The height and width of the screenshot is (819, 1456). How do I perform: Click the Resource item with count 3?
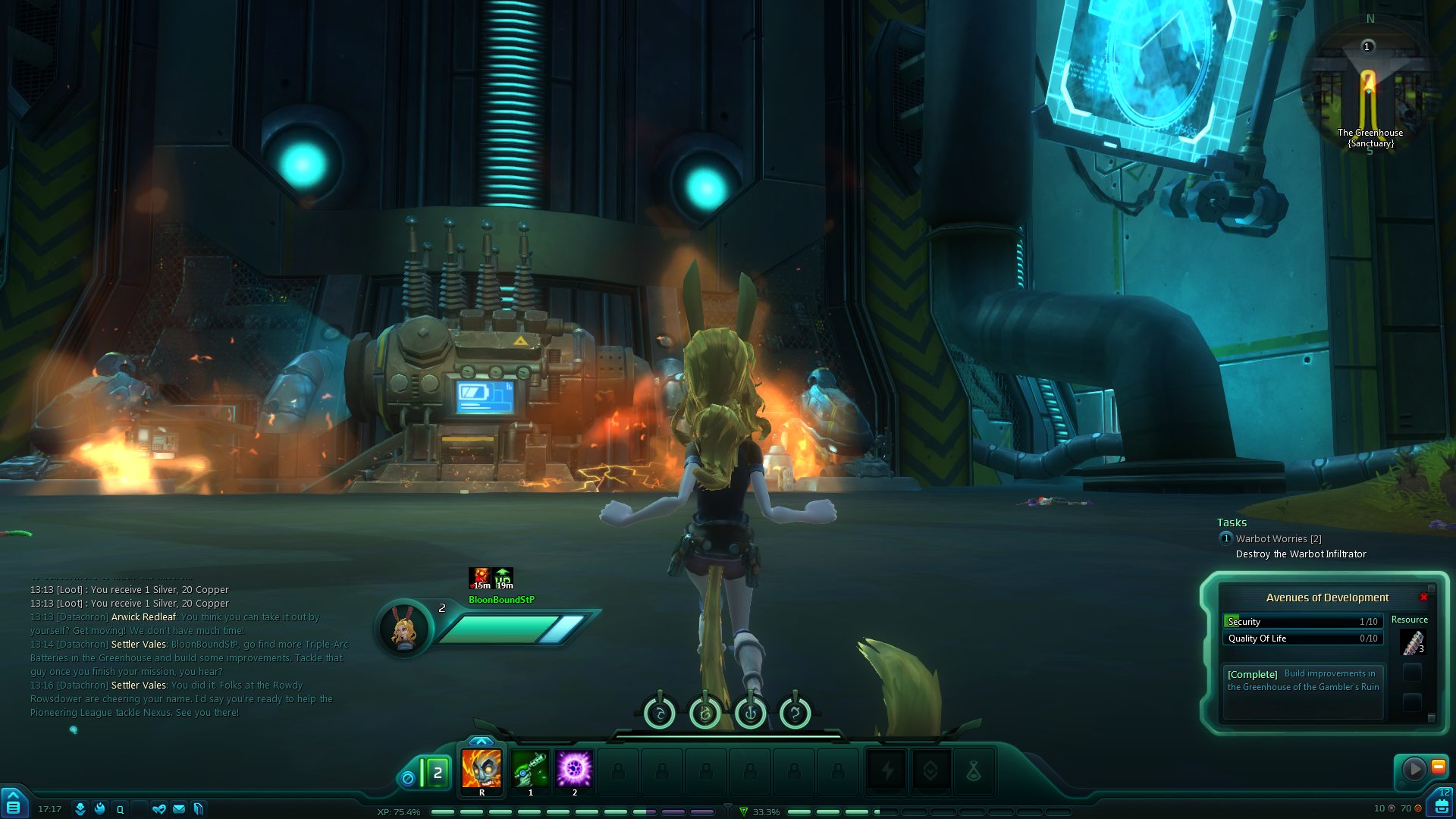(1412, 642)
